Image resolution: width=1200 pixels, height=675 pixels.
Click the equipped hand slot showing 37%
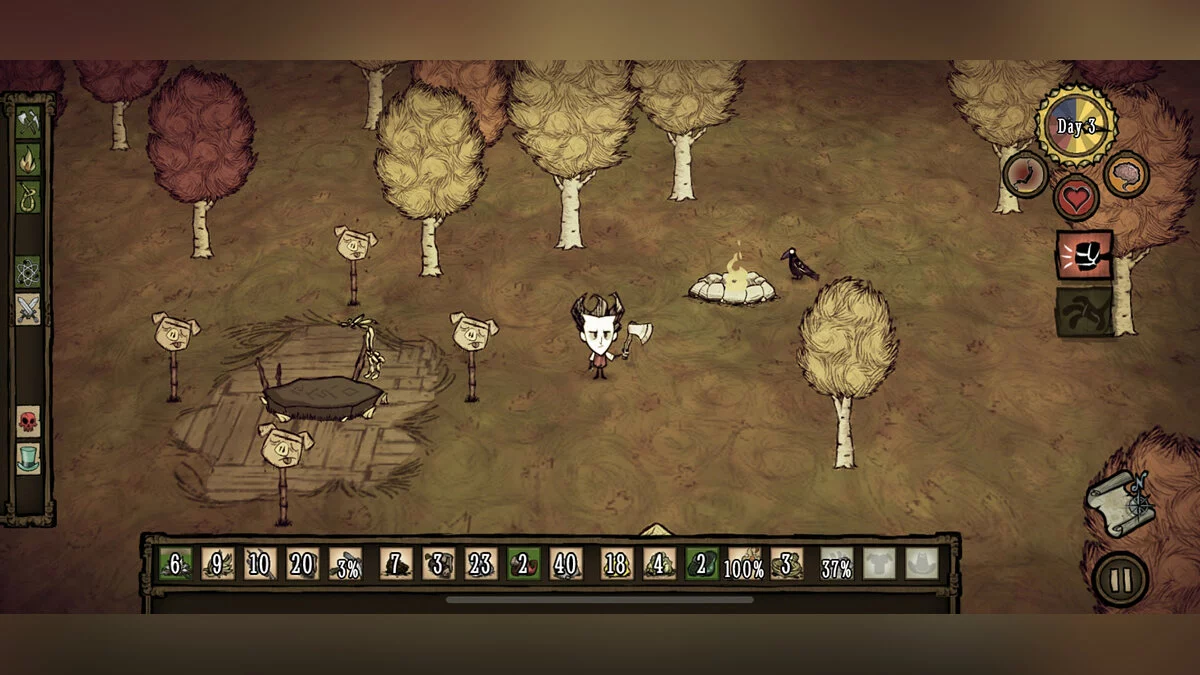pos(837,564)
